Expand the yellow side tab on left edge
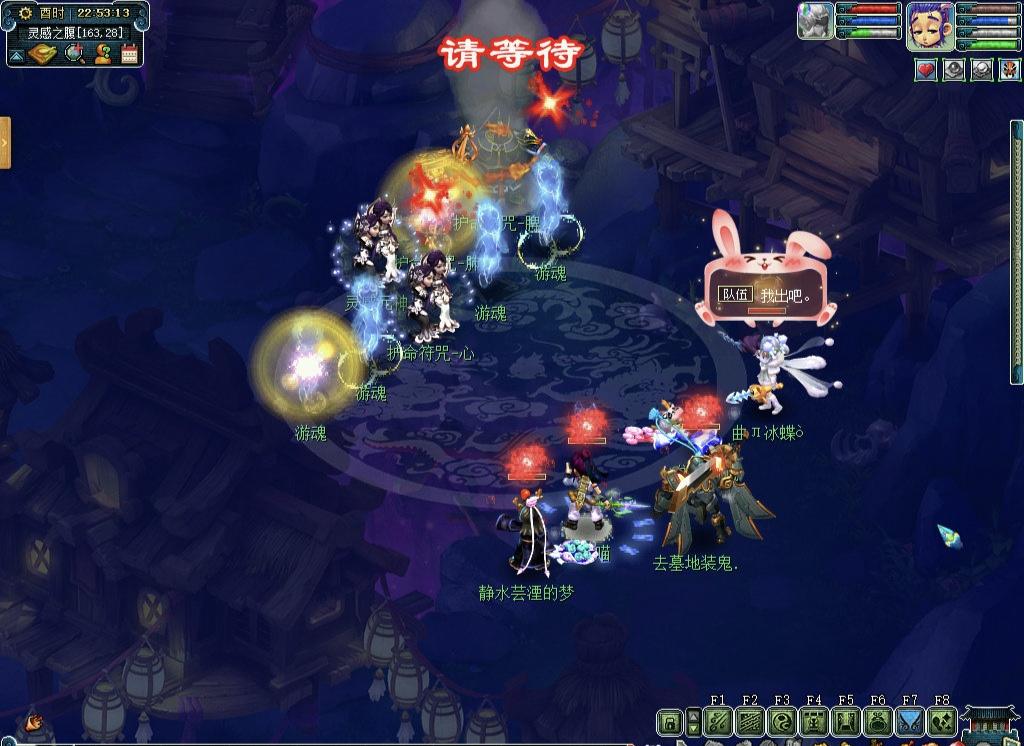The height and width of the screenshot is (746, 1024). coord(5,142)
